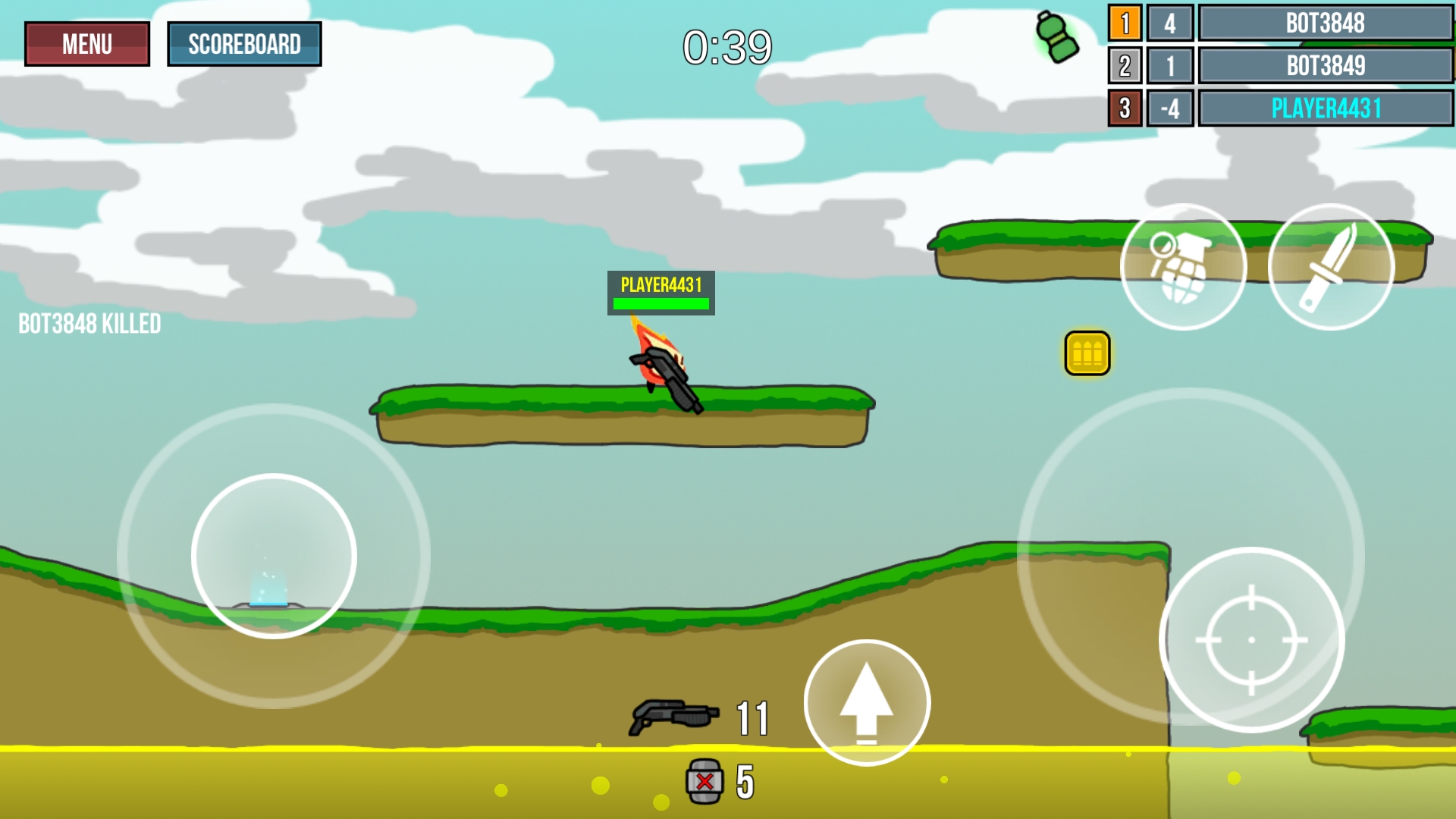
Task: Click the green water bottle pickup icon
Action: (1056, 36)
